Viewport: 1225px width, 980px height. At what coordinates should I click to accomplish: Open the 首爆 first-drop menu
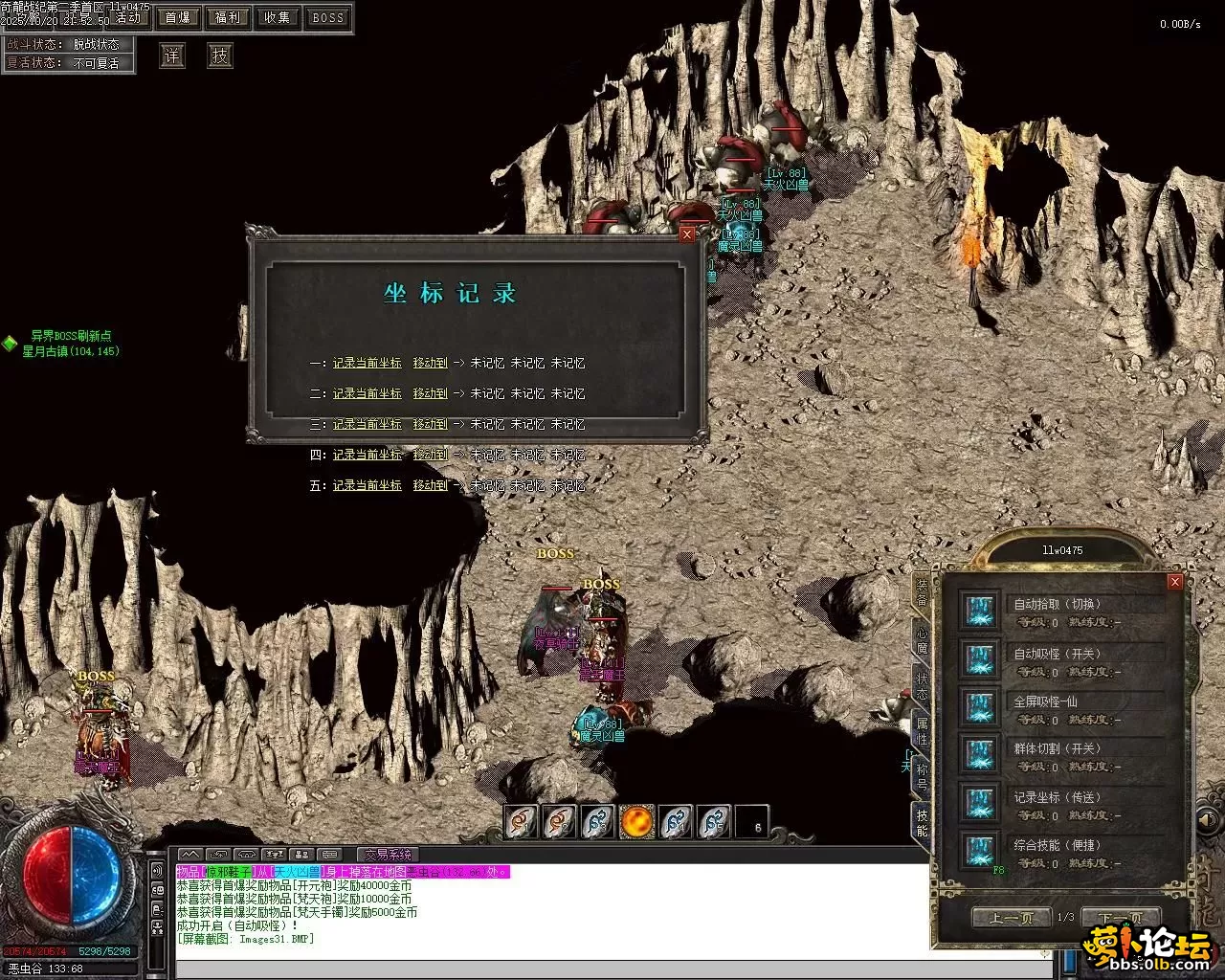coord(178,17)
